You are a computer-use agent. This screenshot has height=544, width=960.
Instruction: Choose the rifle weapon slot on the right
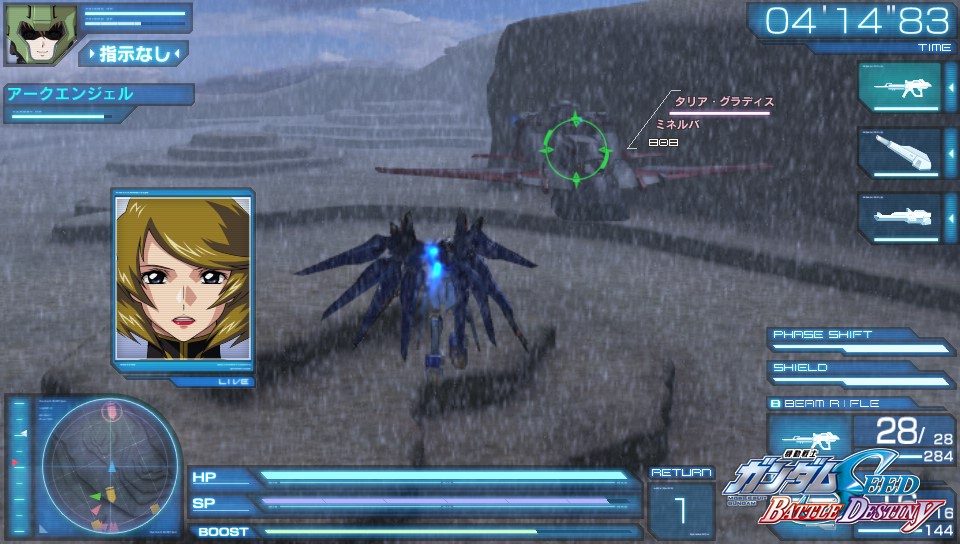point(899,89)
